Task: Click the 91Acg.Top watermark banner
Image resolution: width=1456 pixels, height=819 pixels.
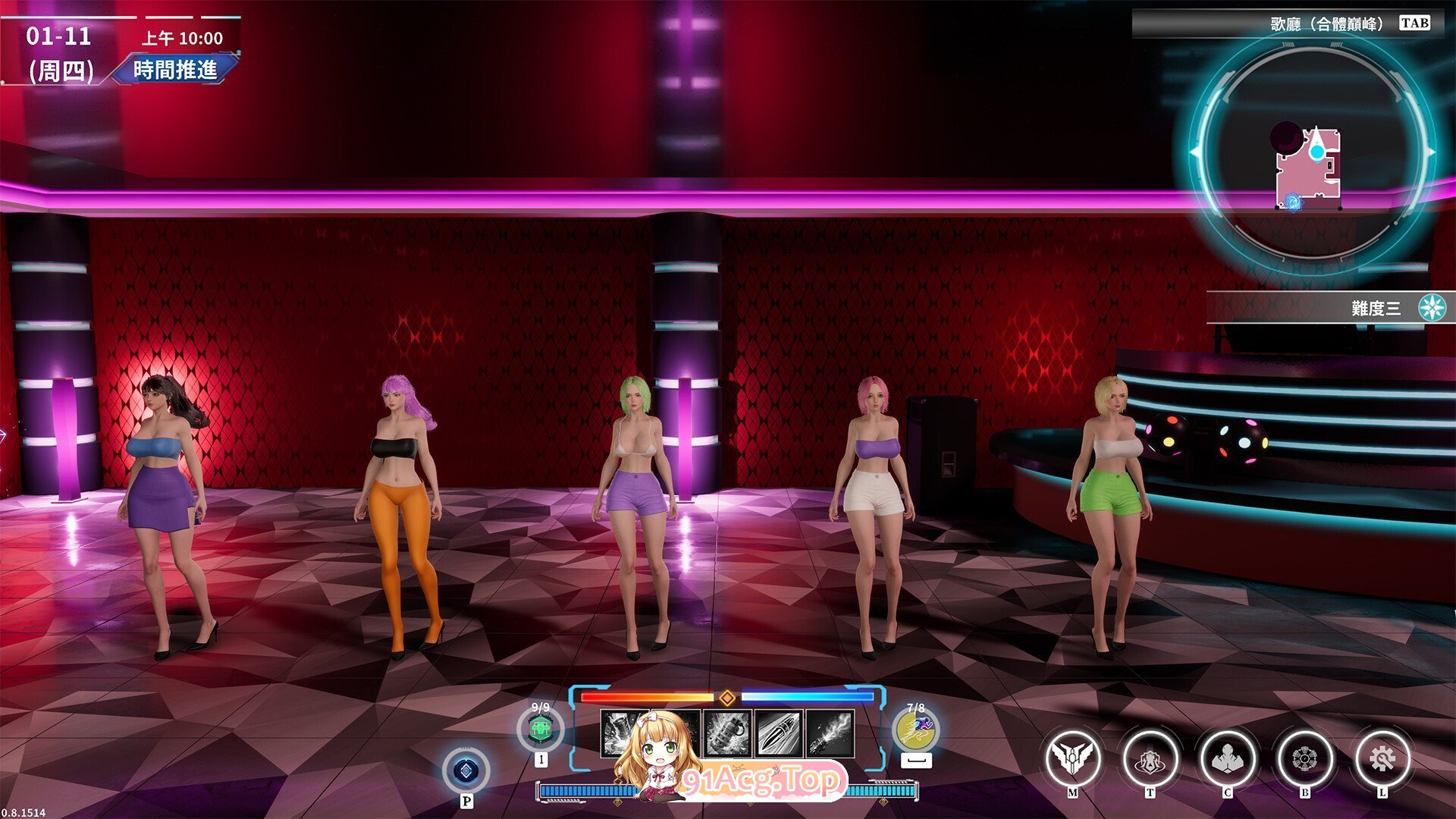Action: click(761, 781)
